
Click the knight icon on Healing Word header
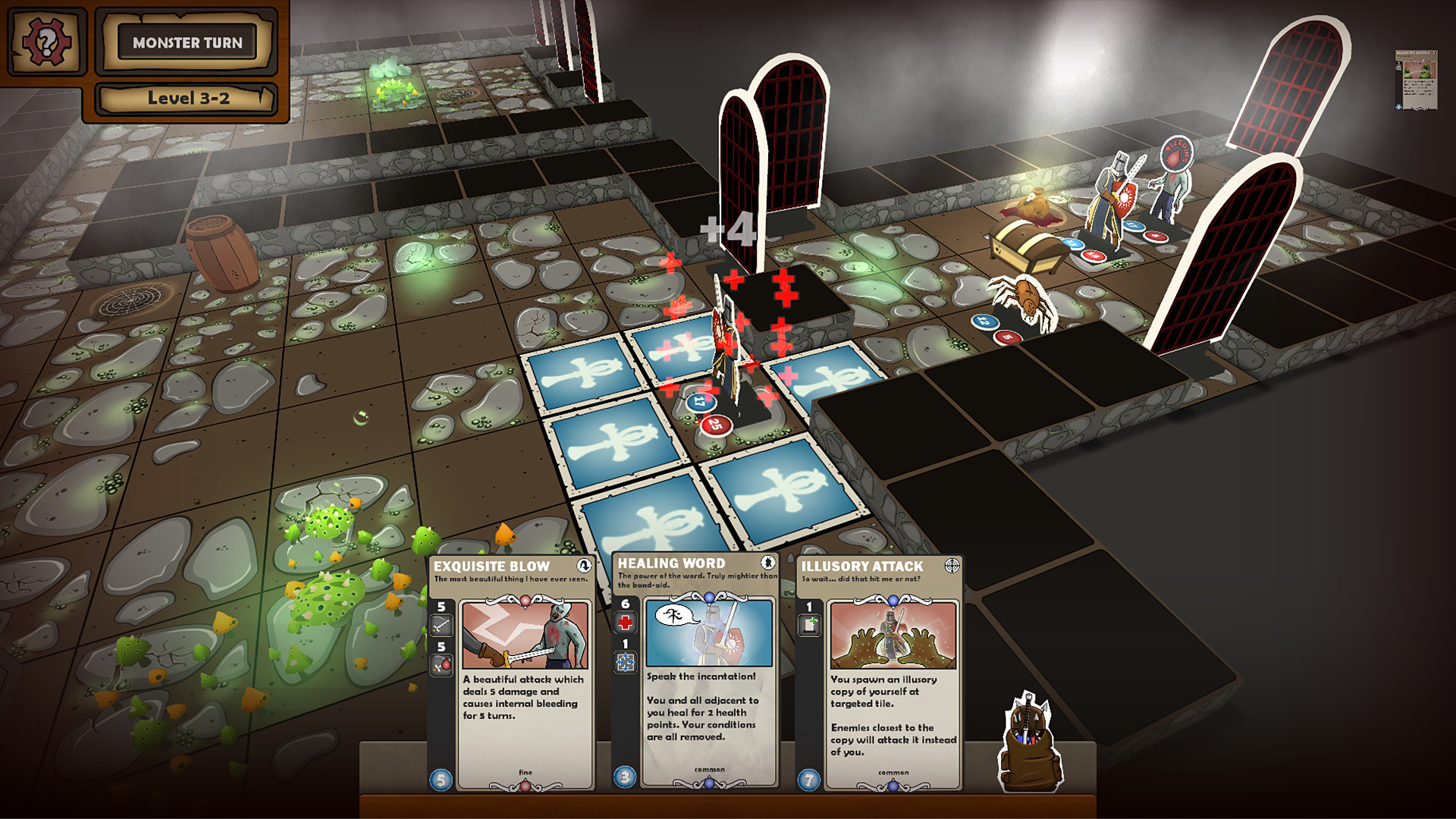point(767,562)
